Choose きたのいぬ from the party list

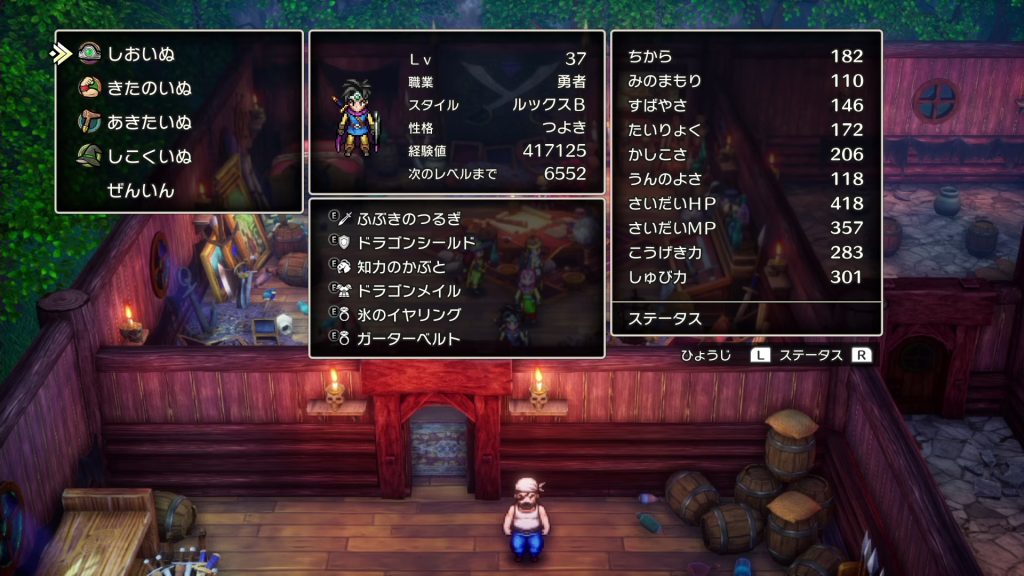[148, 88]
